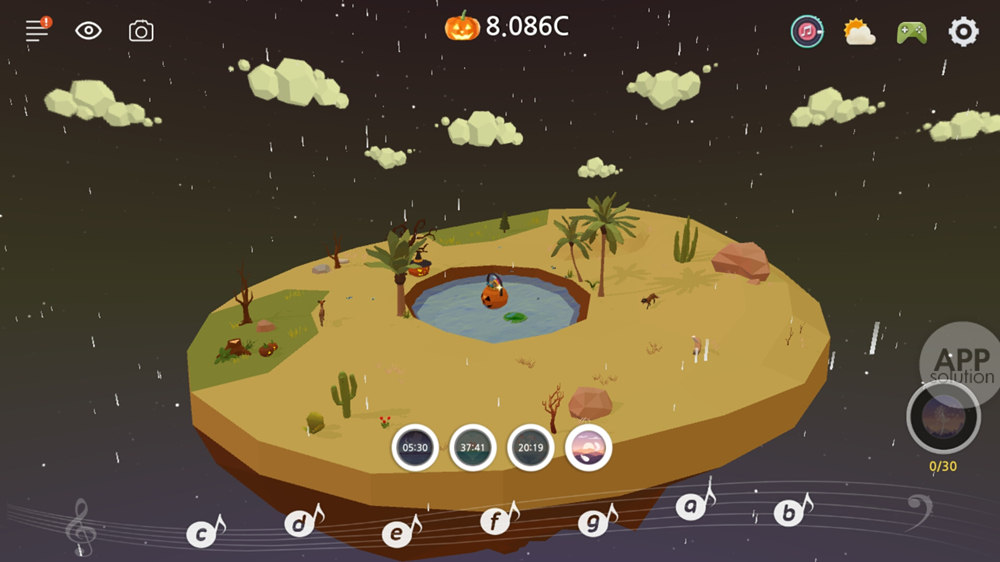
Task: Open the green gamepad minigames icon
Action: click(x=911, y=32)
